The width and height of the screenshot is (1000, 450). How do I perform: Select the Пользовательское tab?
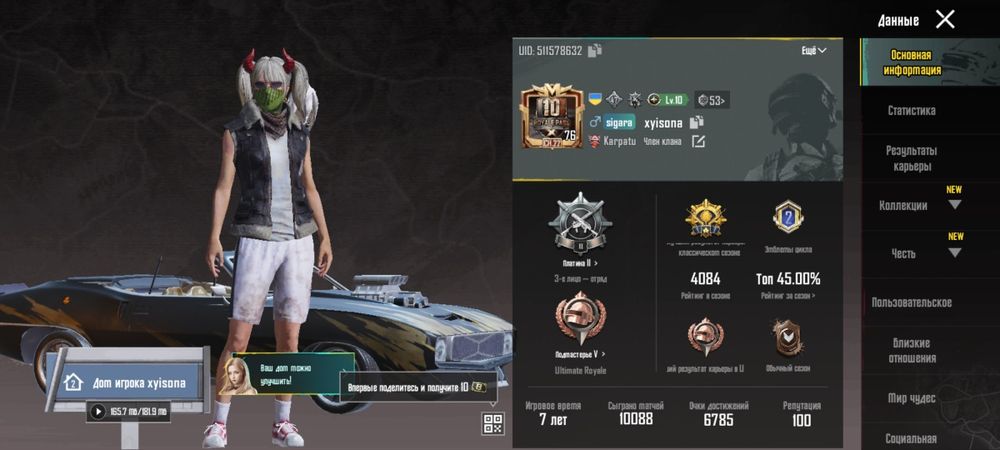(x=911, y=302)
